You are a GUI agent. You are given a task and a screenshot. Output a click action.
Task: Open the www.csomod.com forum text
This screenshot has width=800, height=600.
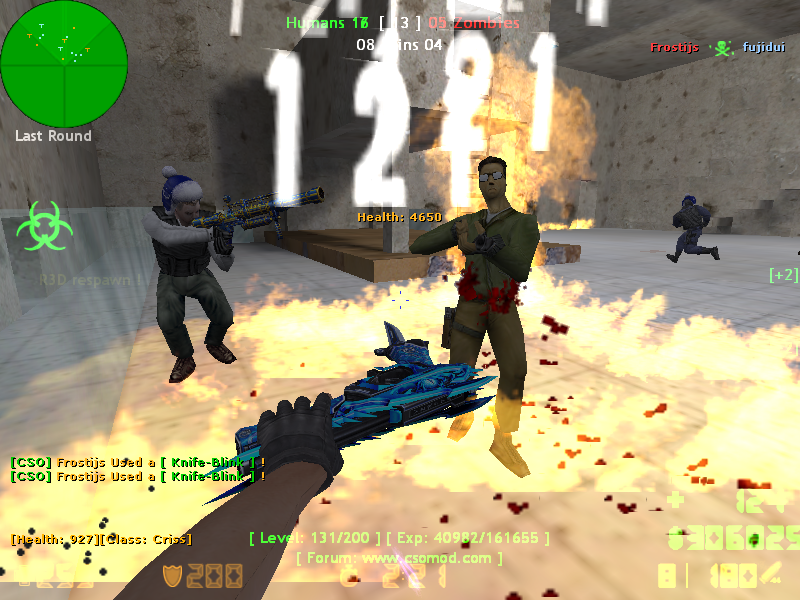click(x=399, y=558)
